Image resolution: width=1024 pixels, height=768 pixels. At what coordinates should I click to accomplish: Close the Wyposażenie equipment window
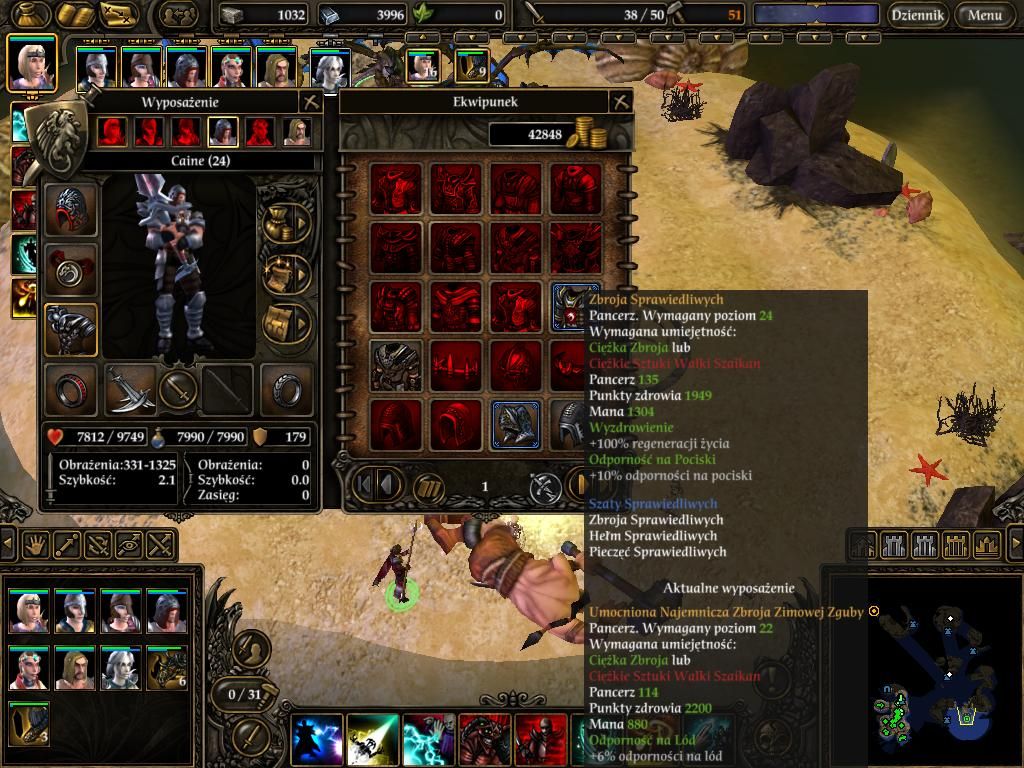point(311,102)
